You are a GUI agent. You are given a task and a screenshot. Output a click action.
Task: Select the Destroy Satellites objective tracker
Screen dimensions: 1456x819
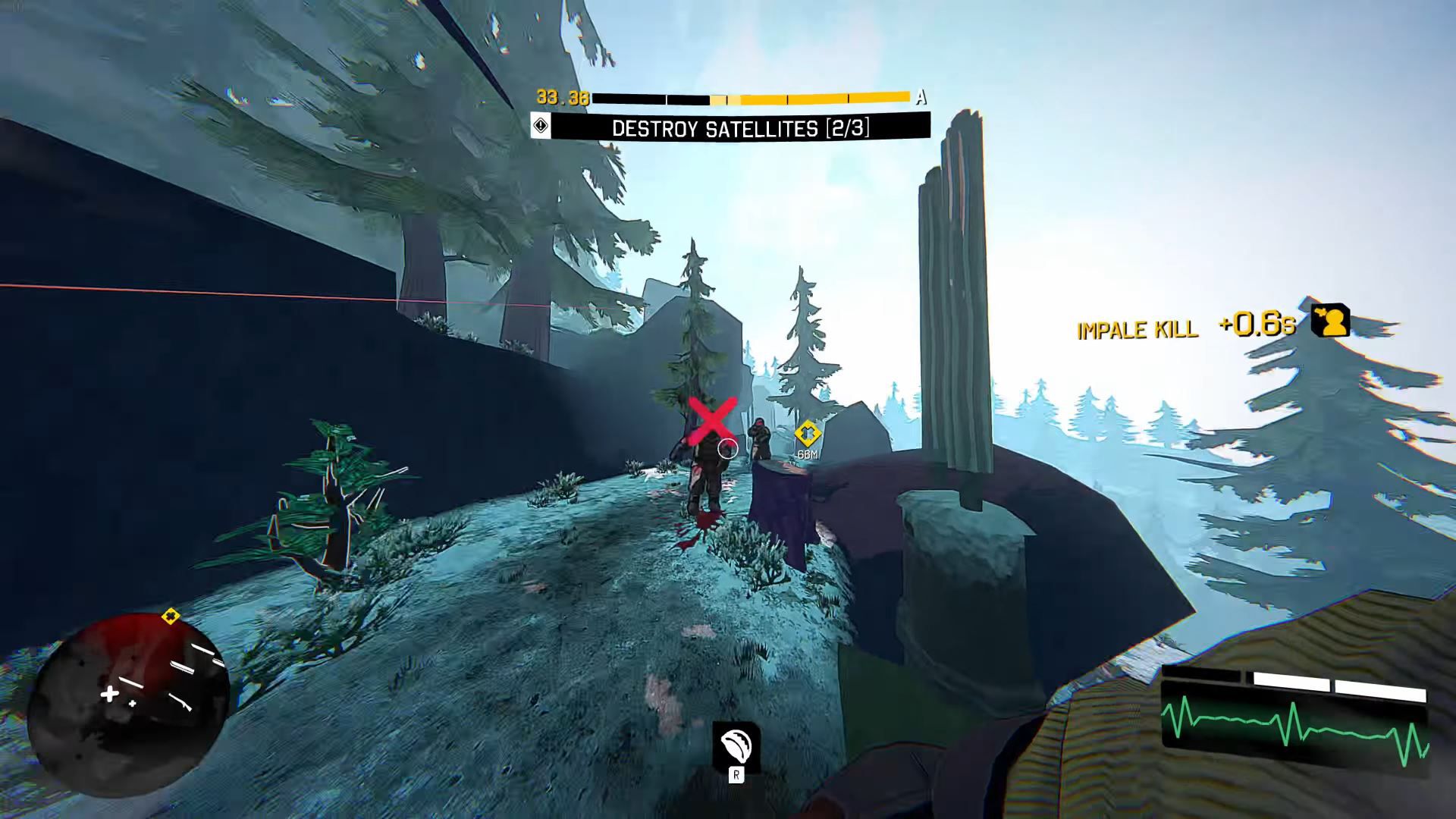739,127
